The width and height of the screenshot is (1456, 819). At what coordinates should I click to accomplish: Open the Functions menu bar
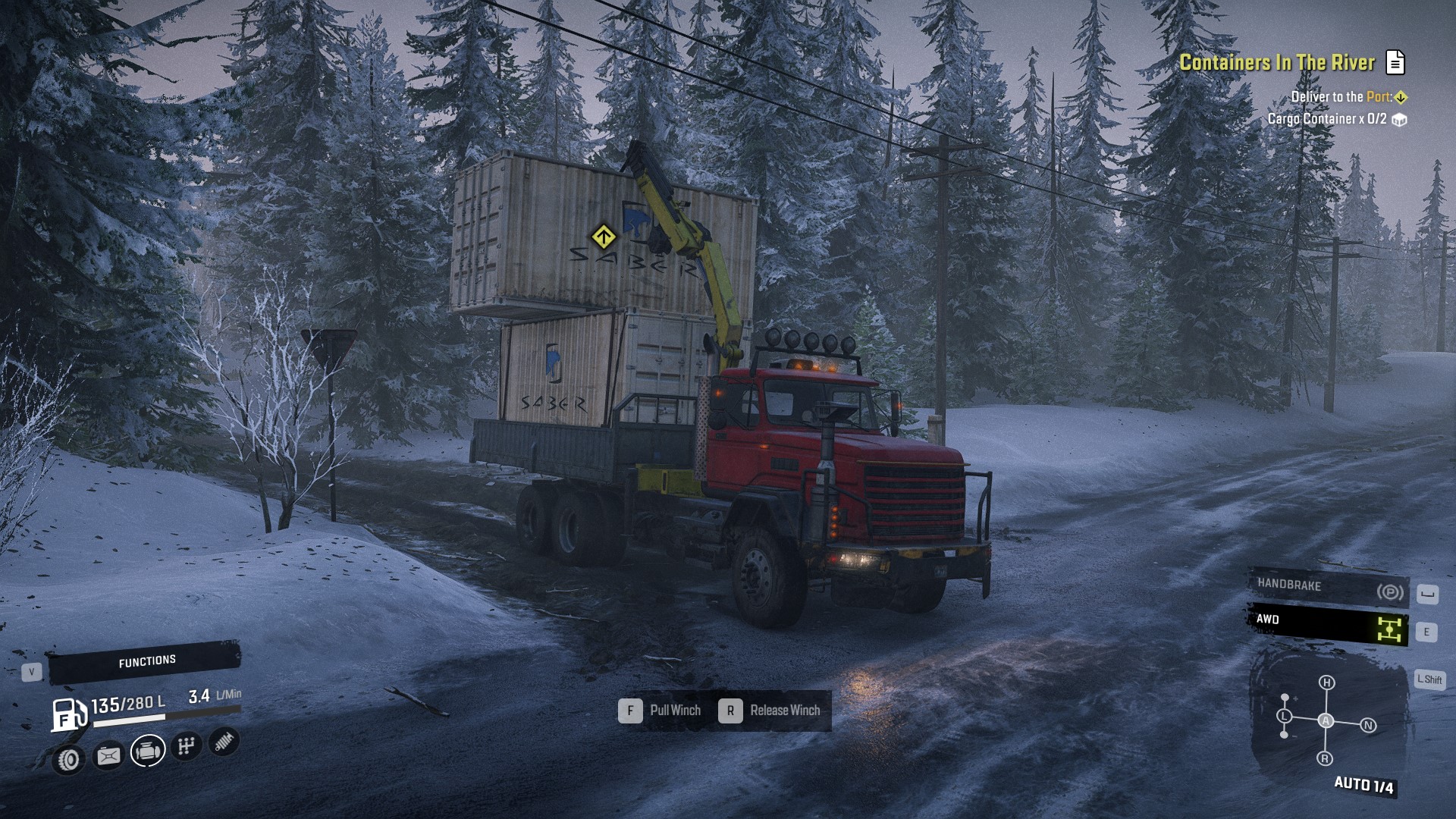[145, 662]
